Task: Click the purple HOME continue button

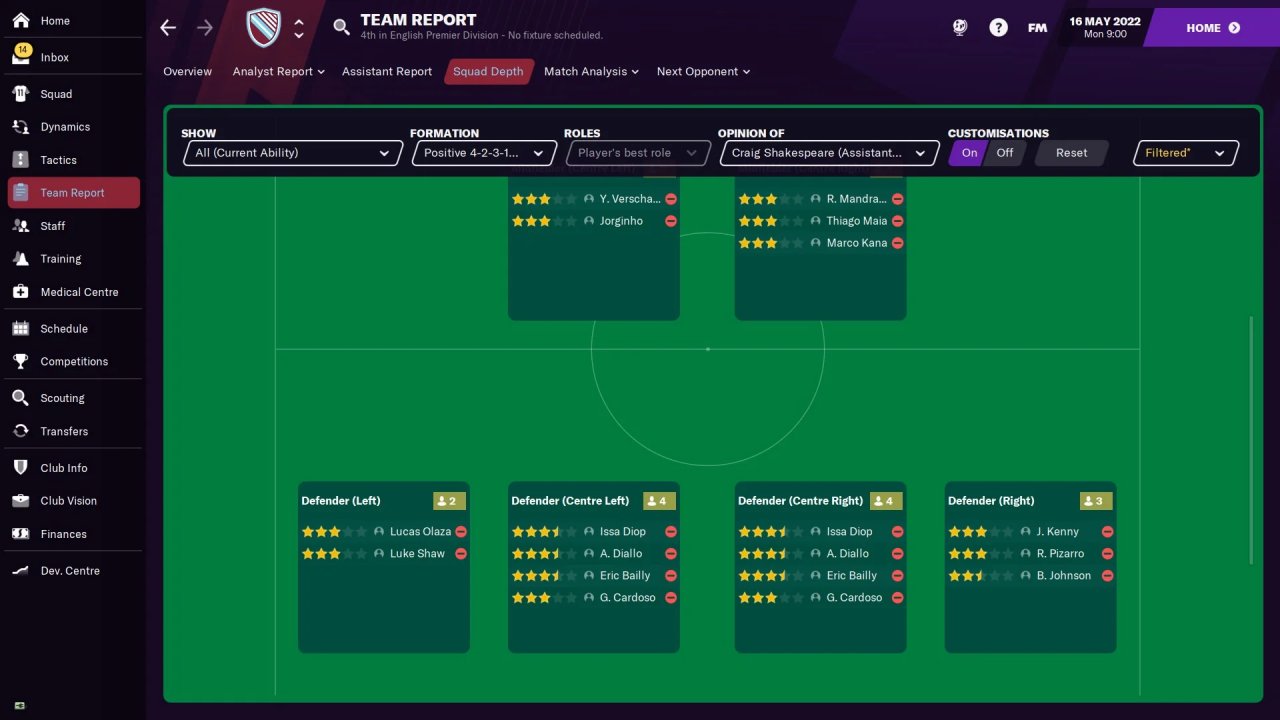Action: [x=1212, y=28]
